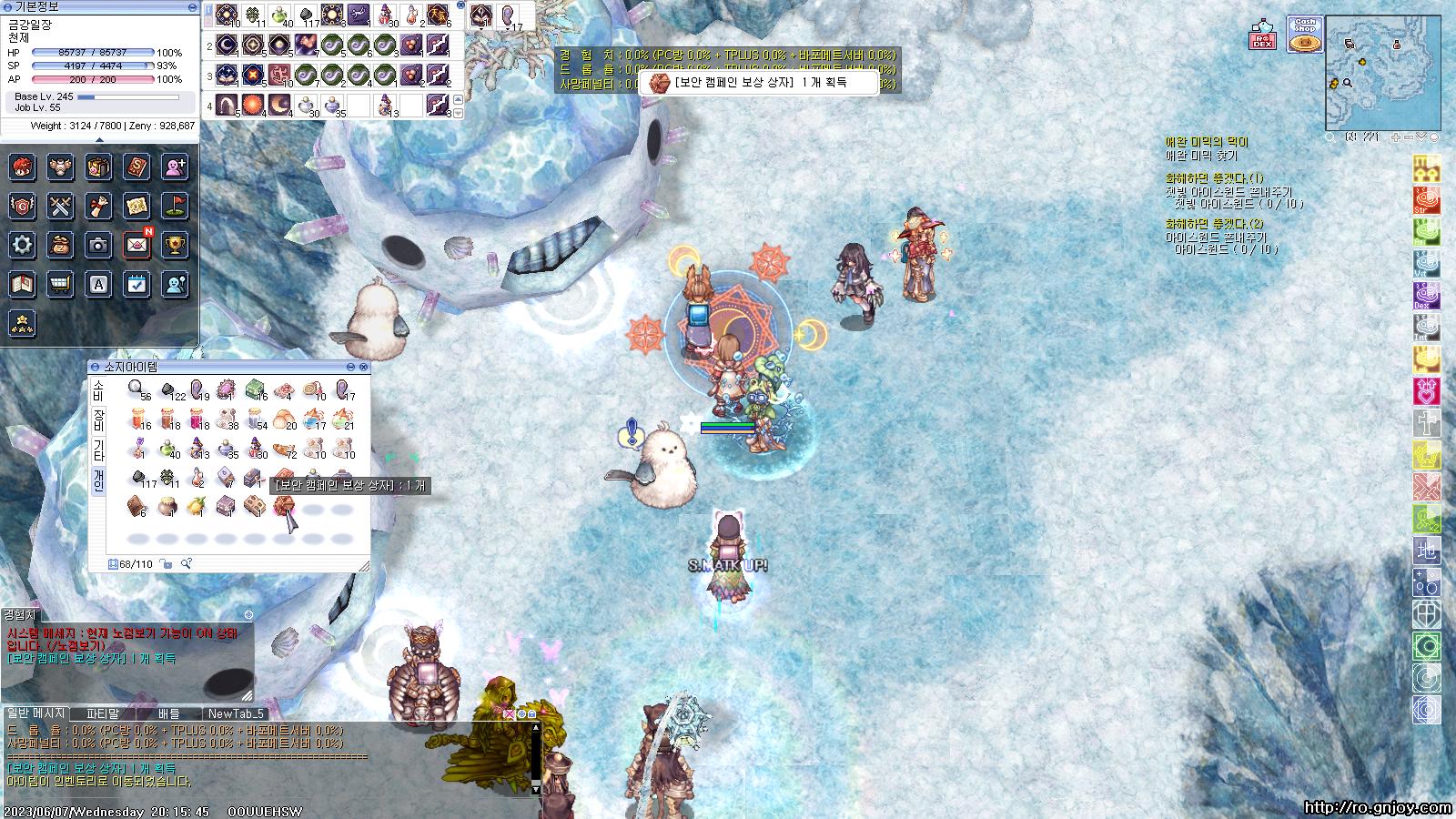Select the 보안 캠페인 보상 상자 item
The height and width of the screenshot is (819, 1456).
click(283, 506)
